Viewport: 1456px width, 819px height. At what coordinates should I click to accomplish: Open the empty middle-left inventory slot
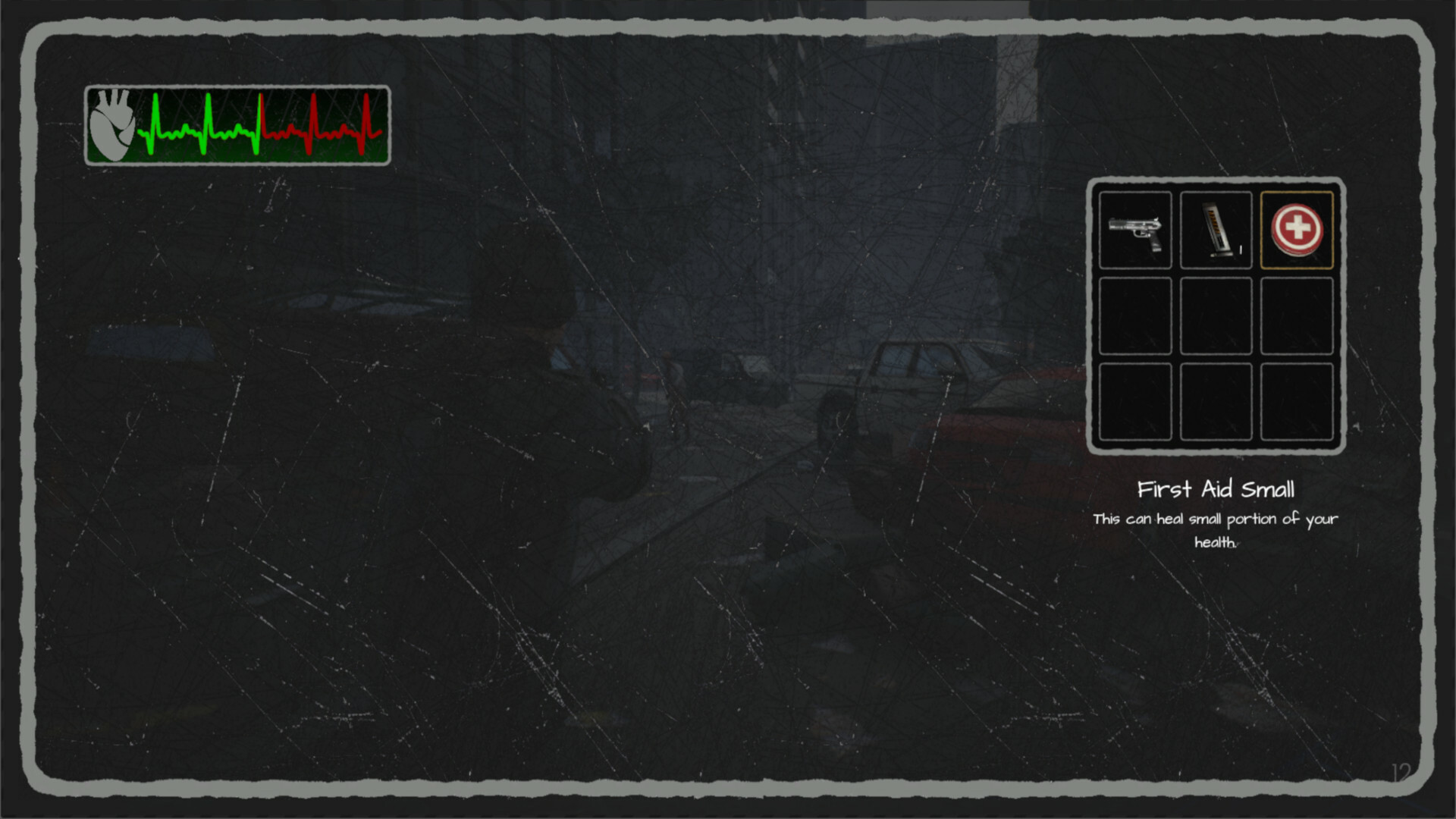tap(1135, 315)
